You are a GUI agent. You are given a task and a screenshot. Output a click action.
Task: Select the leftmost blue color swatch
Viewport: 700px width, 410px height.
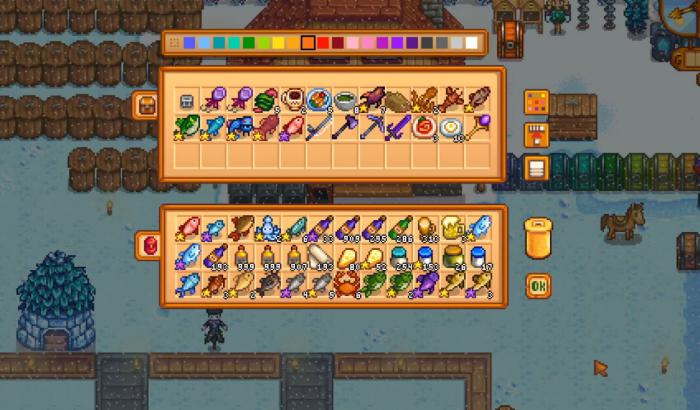(x=189, y=43)
